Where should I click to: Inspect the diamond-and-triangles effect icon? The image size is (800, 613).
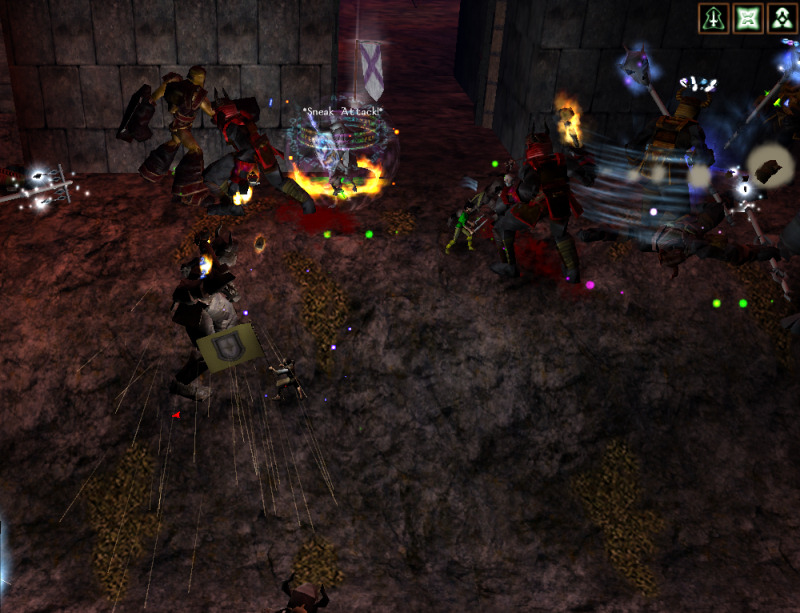[781, 18]
